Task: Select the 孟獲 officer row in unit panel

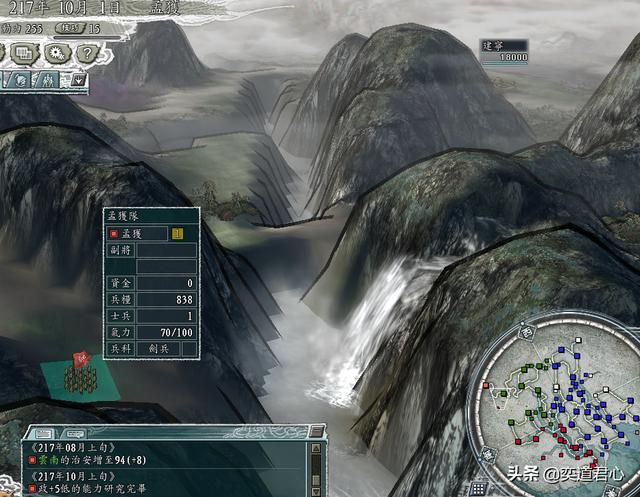Action: [140, 234]
